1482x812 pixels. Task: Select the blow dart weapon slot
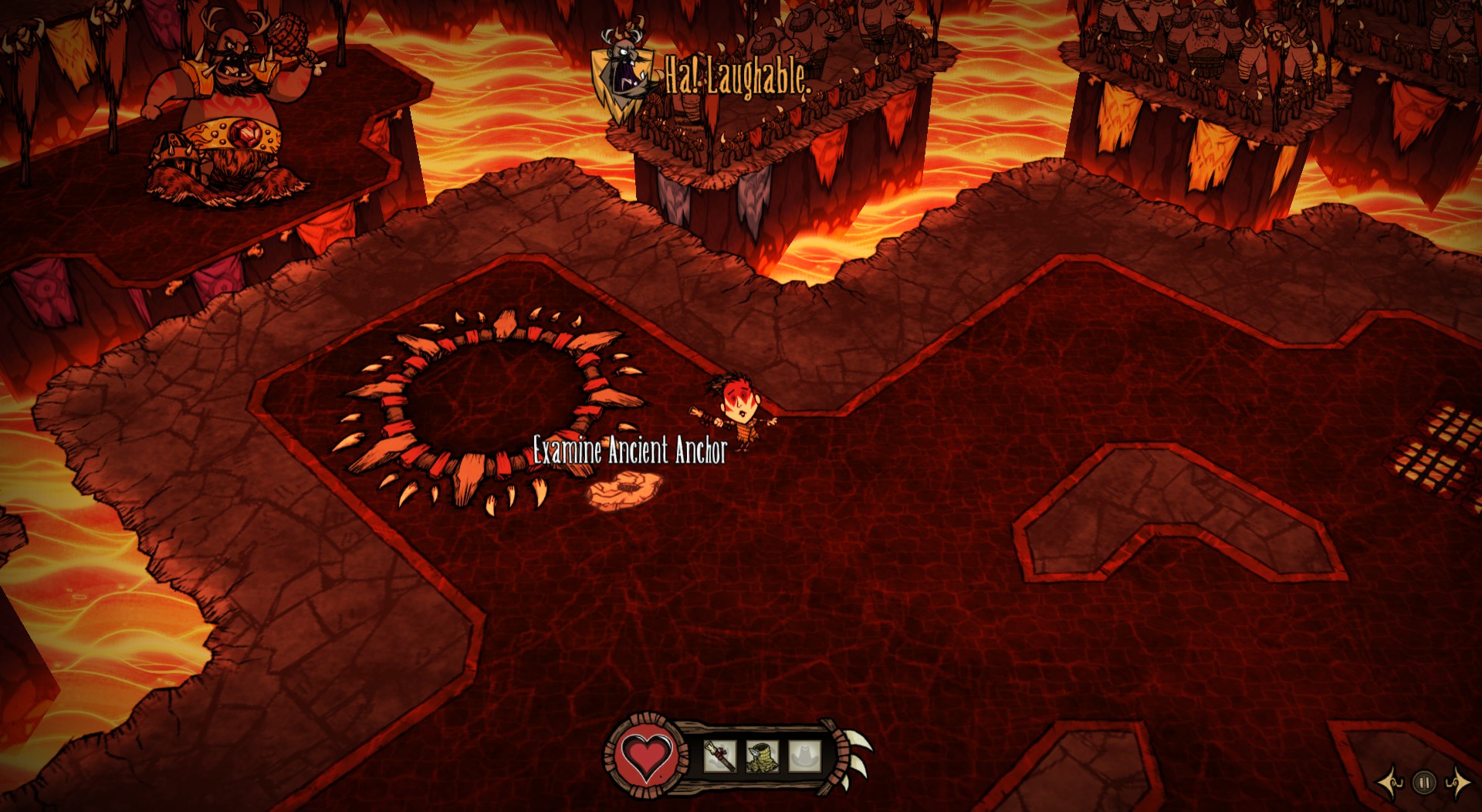[x=719, y=756]
